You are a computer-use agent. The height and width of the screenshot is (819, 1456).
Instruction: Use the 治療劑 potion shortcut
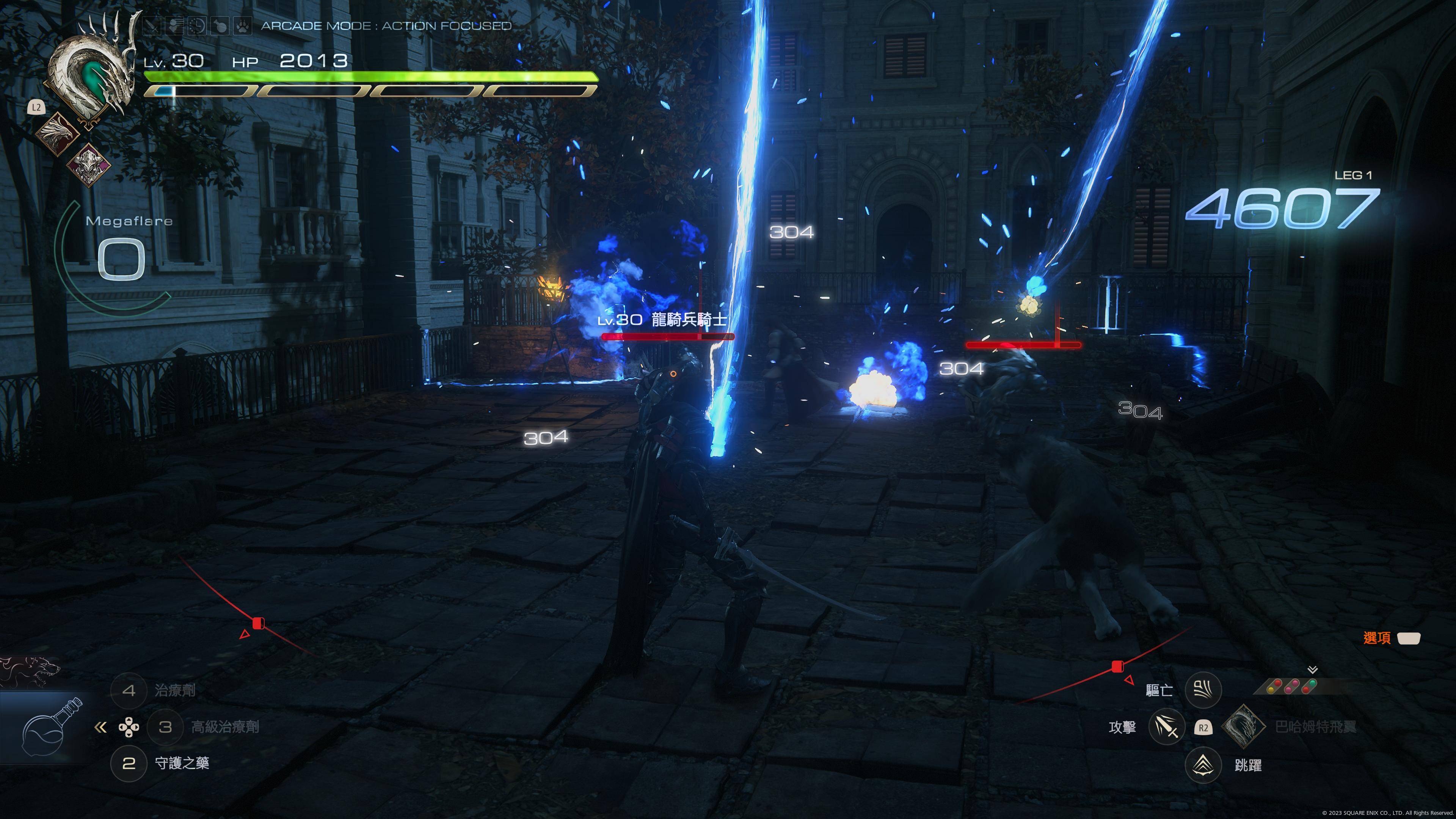coord(128,690)
